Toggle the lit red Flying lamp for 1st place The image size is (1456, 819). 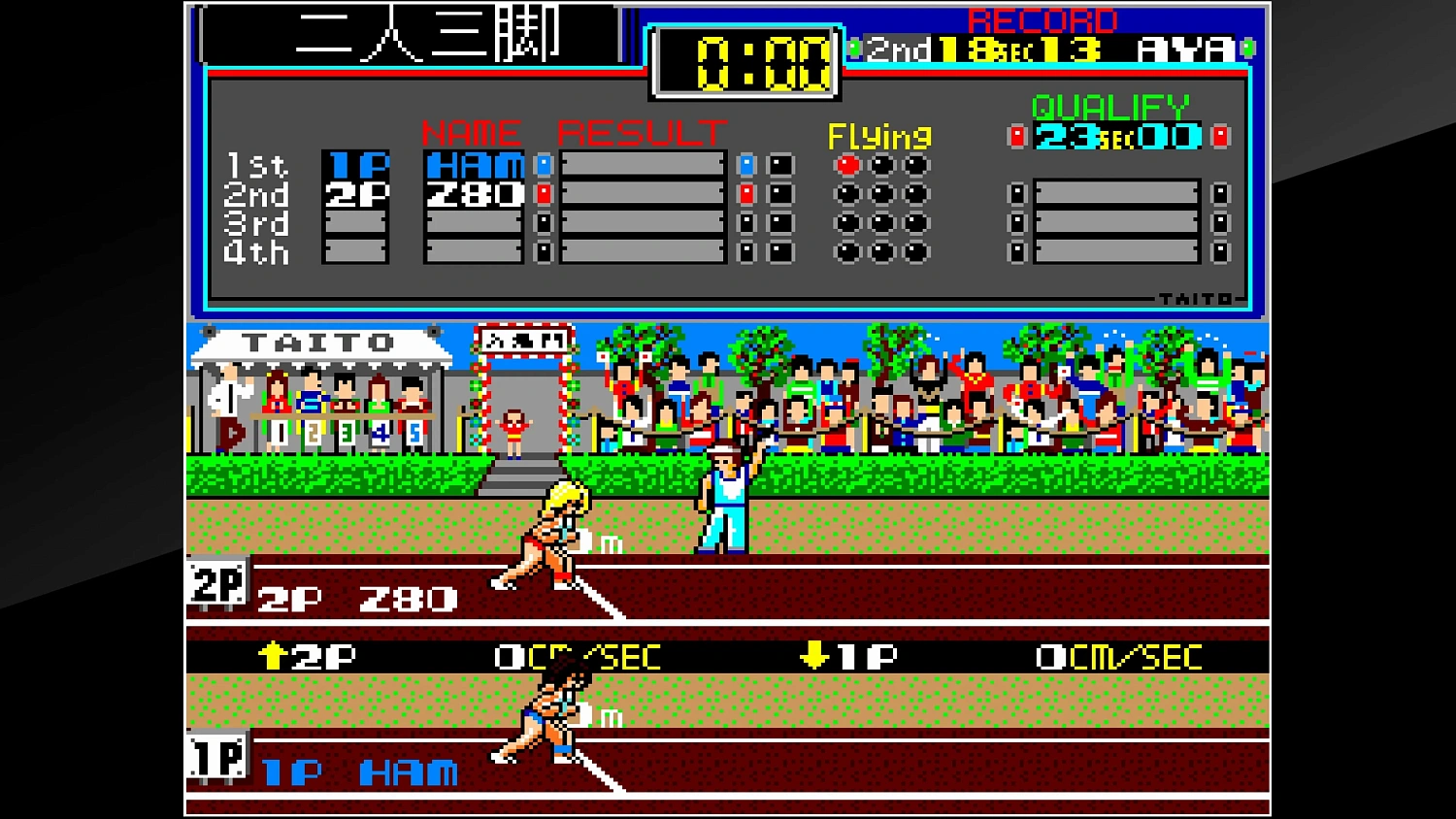point(846,164)
